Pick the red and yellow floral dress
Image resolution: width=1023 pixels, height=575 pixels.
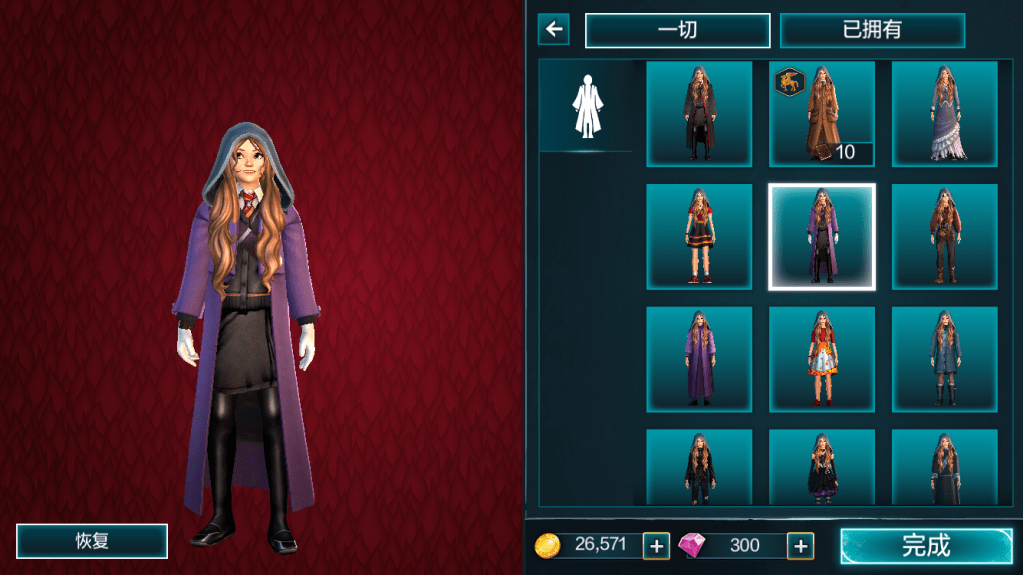pyautogui.click(x=822, y=359)
